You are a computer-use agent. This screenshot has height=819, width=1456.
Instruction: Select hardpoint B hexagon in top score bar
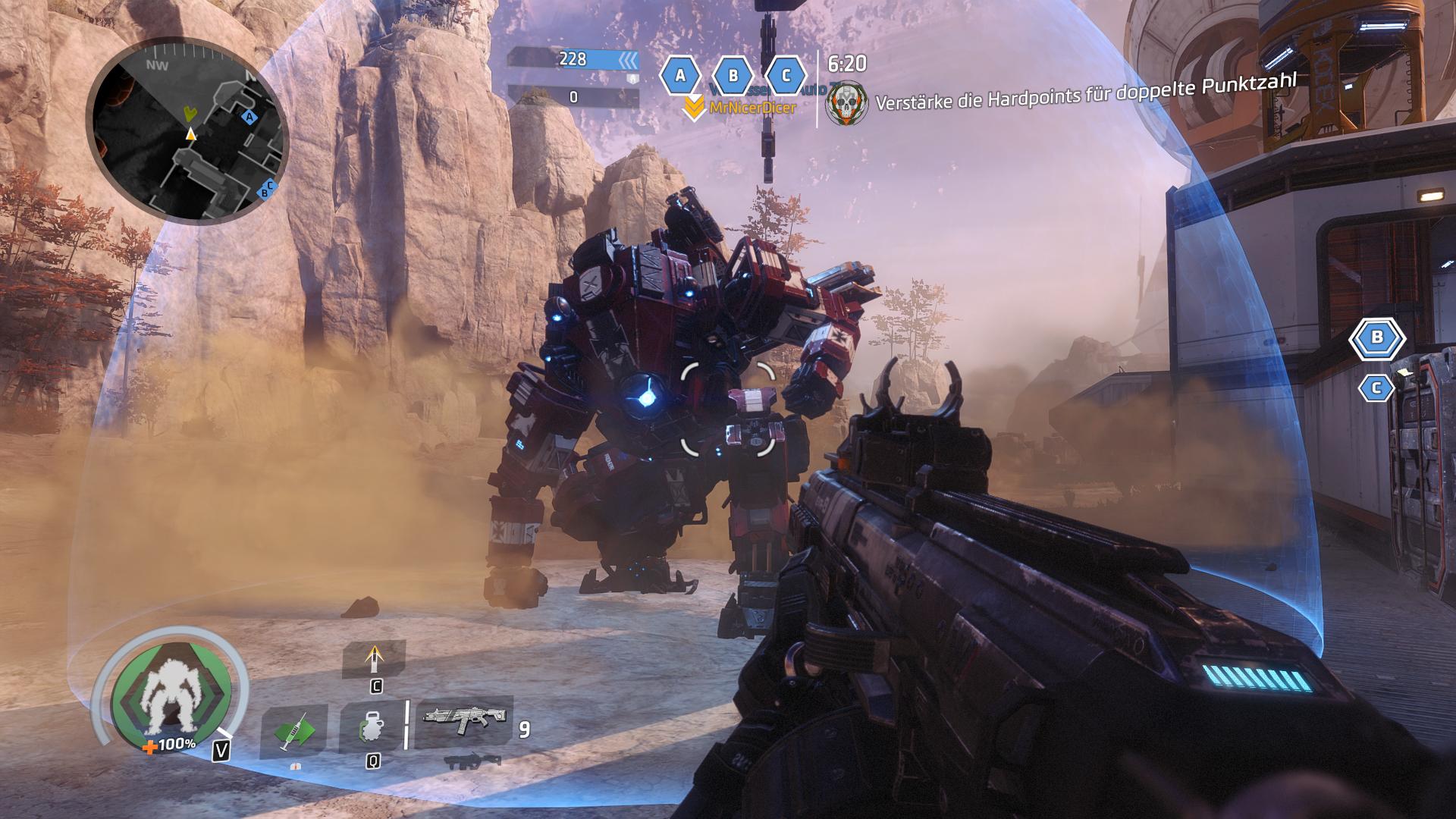tap(733, 76)
